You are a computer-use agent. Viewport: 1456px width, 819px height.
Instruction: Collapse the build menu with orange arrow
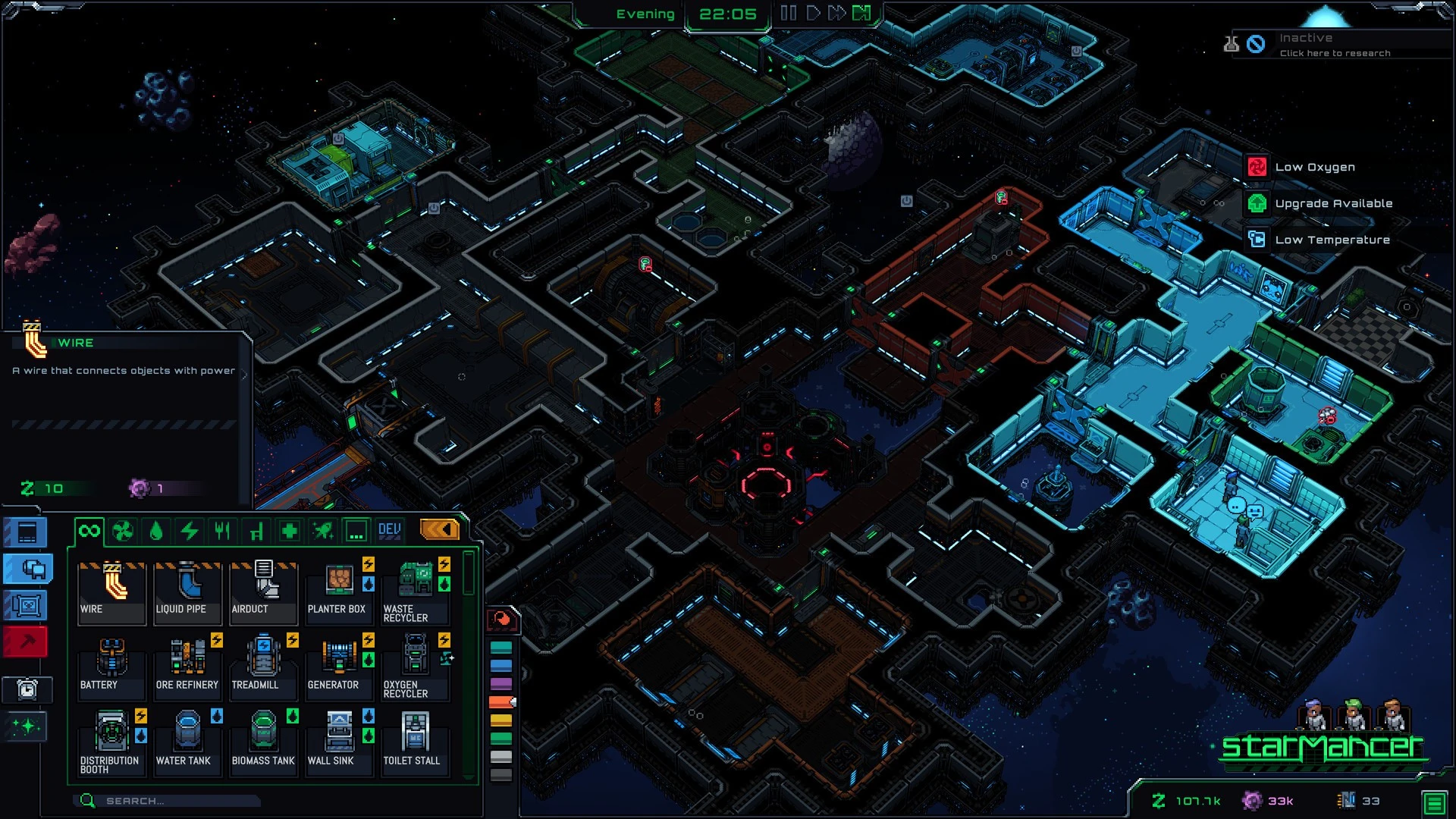[x=439, y=529]
